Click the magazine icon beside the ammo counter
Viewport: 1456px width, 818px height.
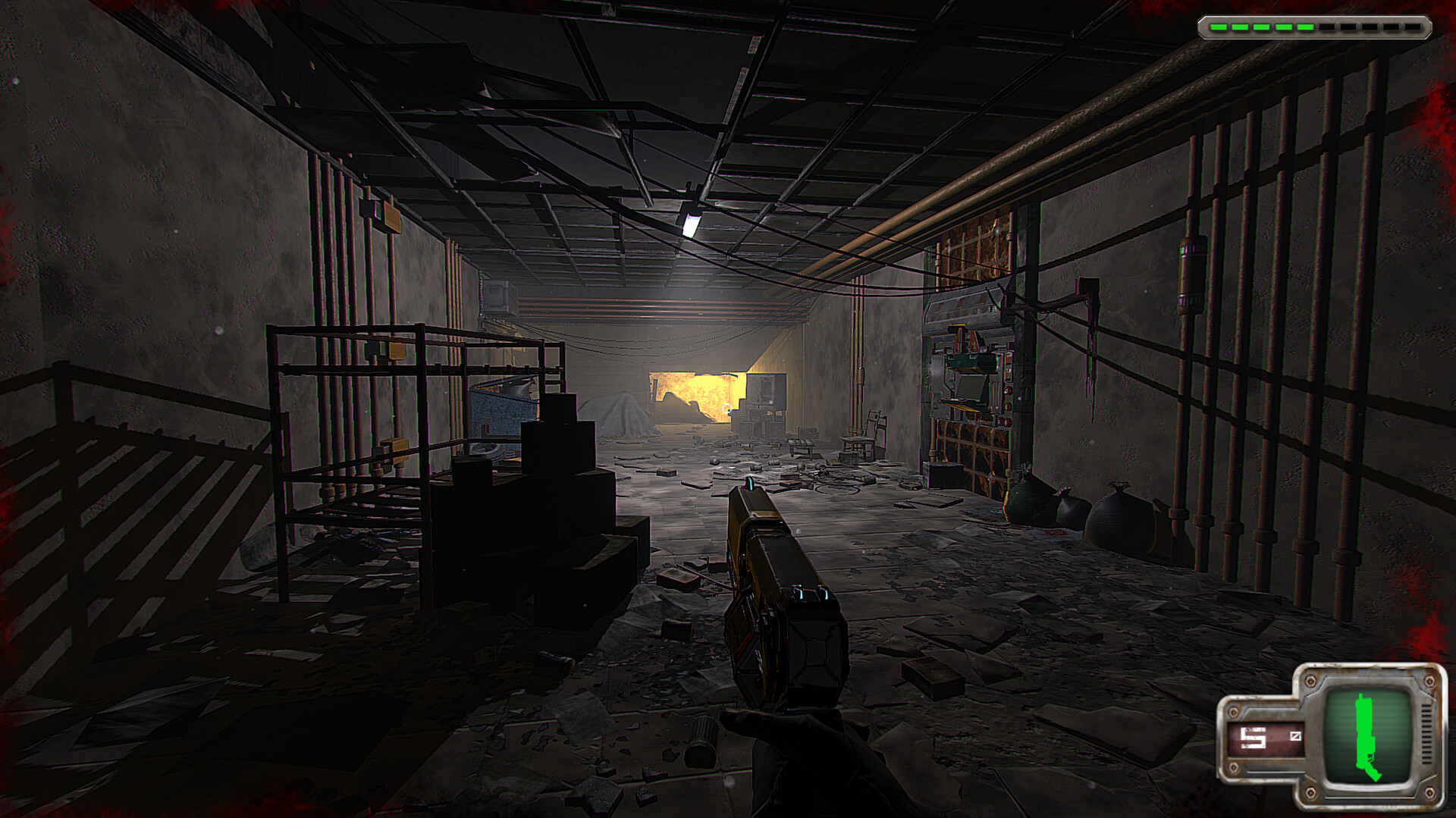tap(1296, 737)
